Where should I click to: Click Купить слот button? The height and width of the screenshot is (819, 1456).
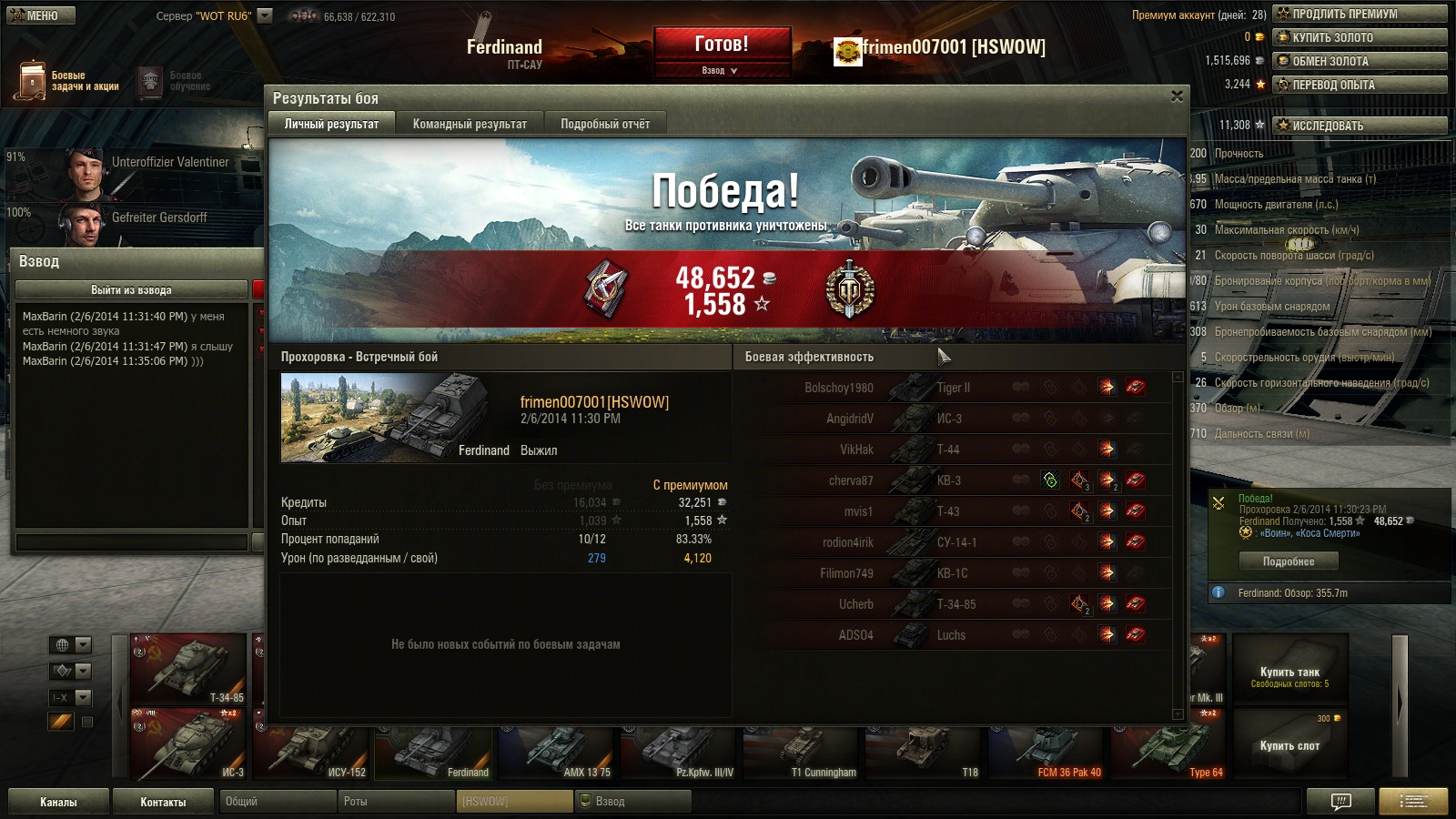pos(1289,744)
